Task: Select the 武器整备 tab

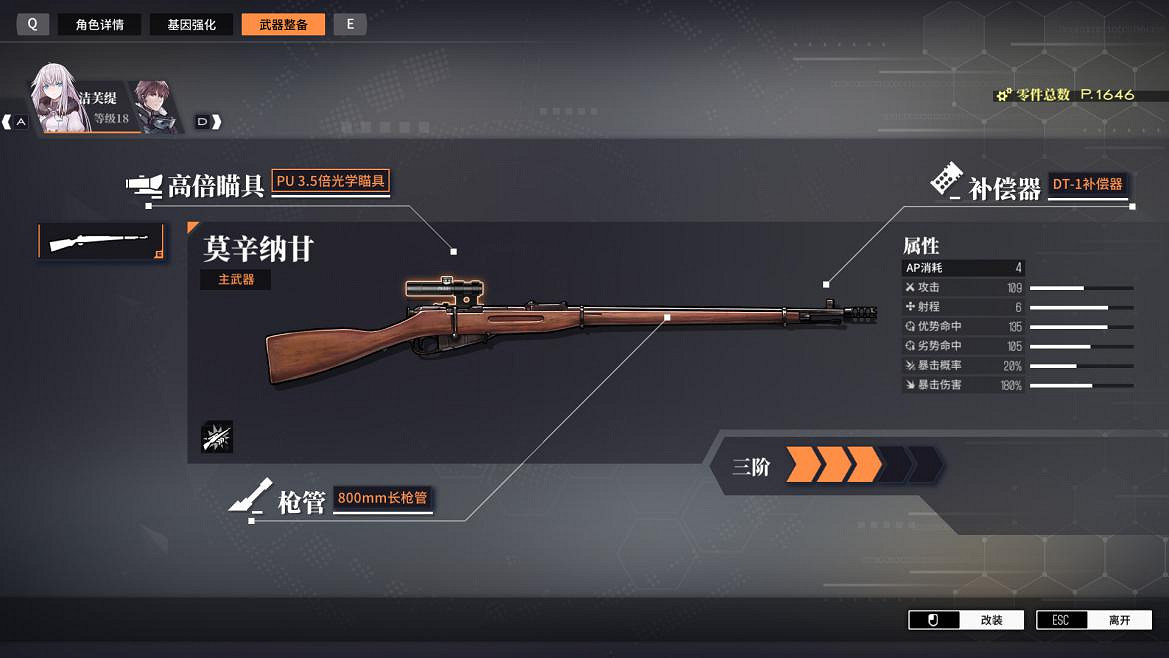Action: pos(283,25)
